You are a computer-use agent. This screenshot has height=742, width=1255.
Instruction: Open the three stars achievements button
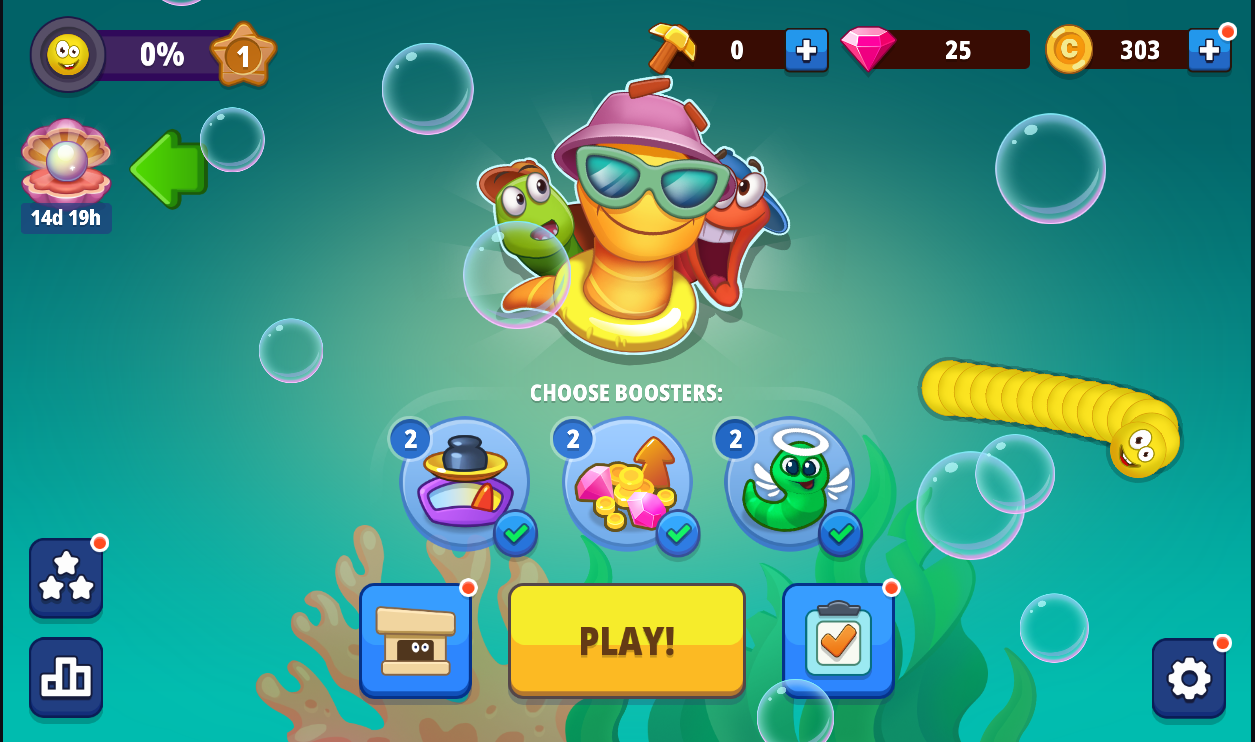pyautogui.click(x=66, y=577)
